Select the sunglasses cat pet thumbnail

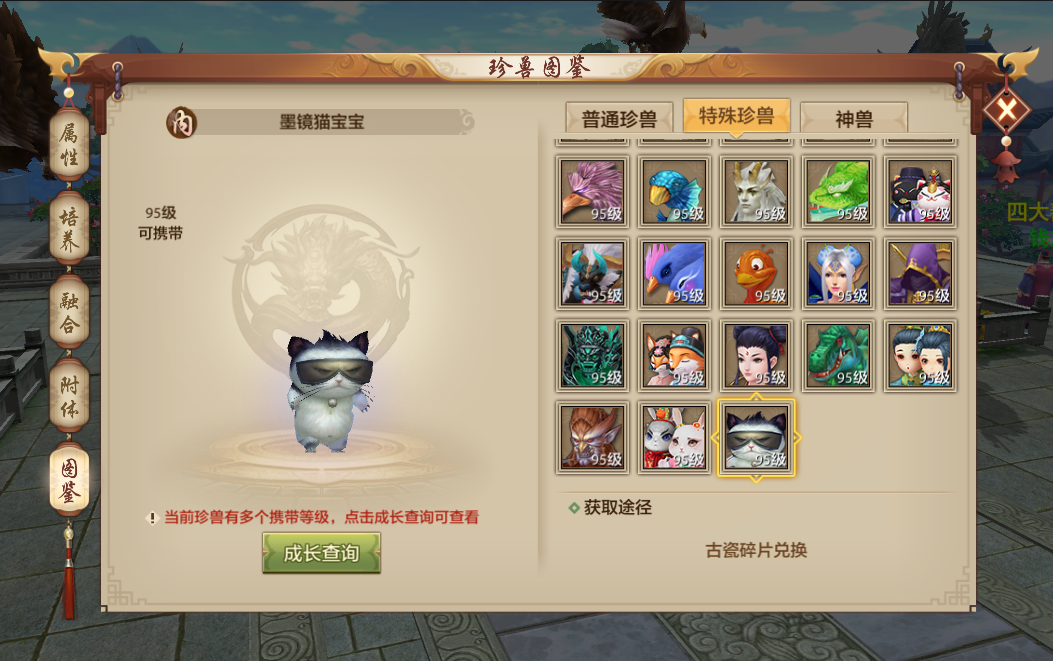click(757, 438)
